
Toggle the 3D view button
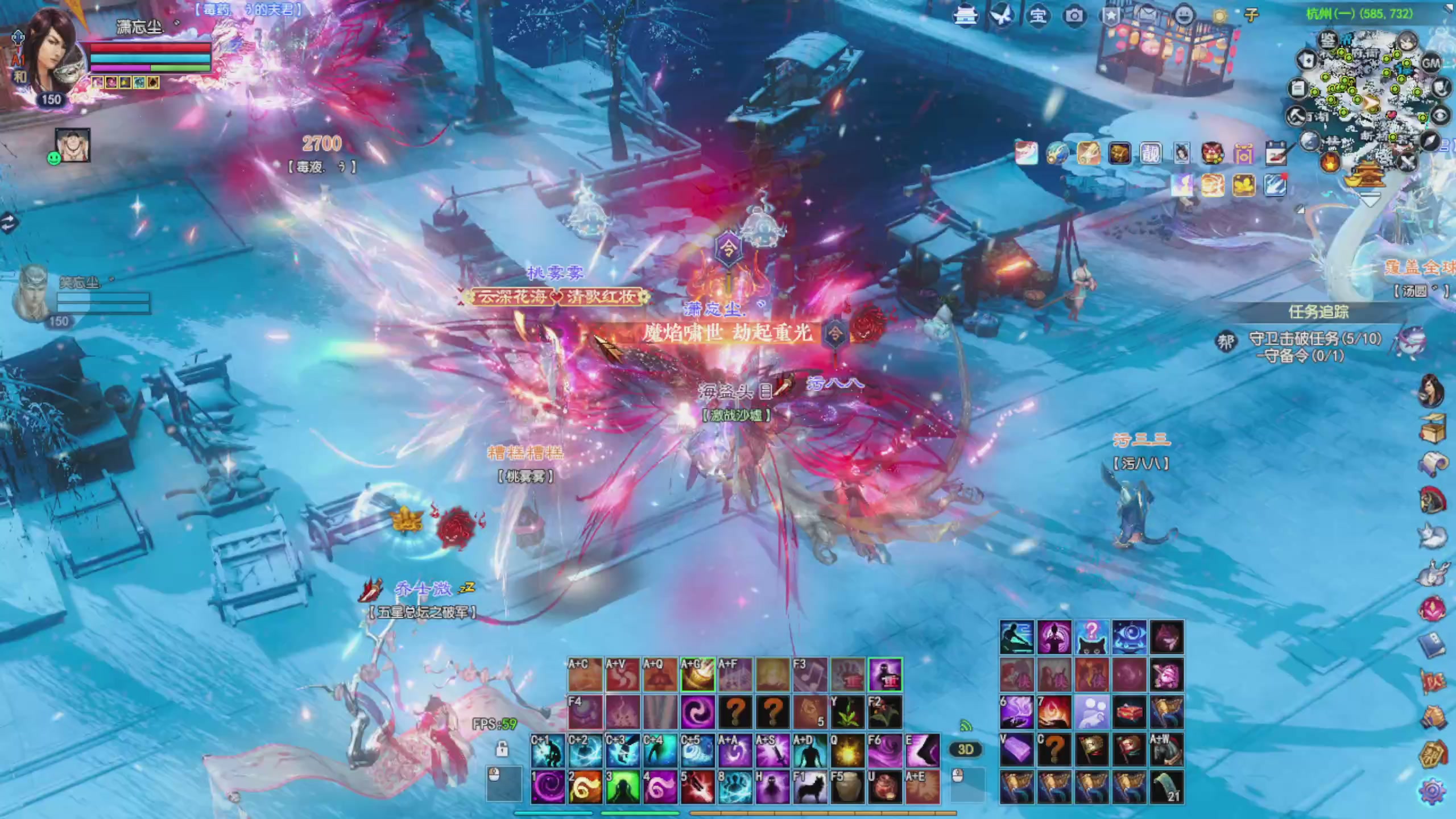tap(965, 750)
